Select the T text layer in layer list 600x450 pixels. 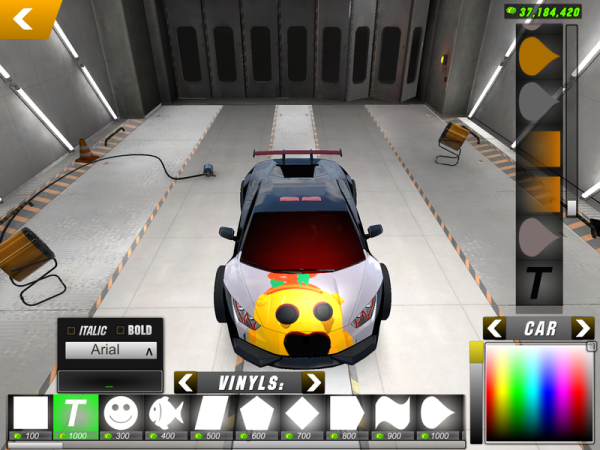click(539, 284)
